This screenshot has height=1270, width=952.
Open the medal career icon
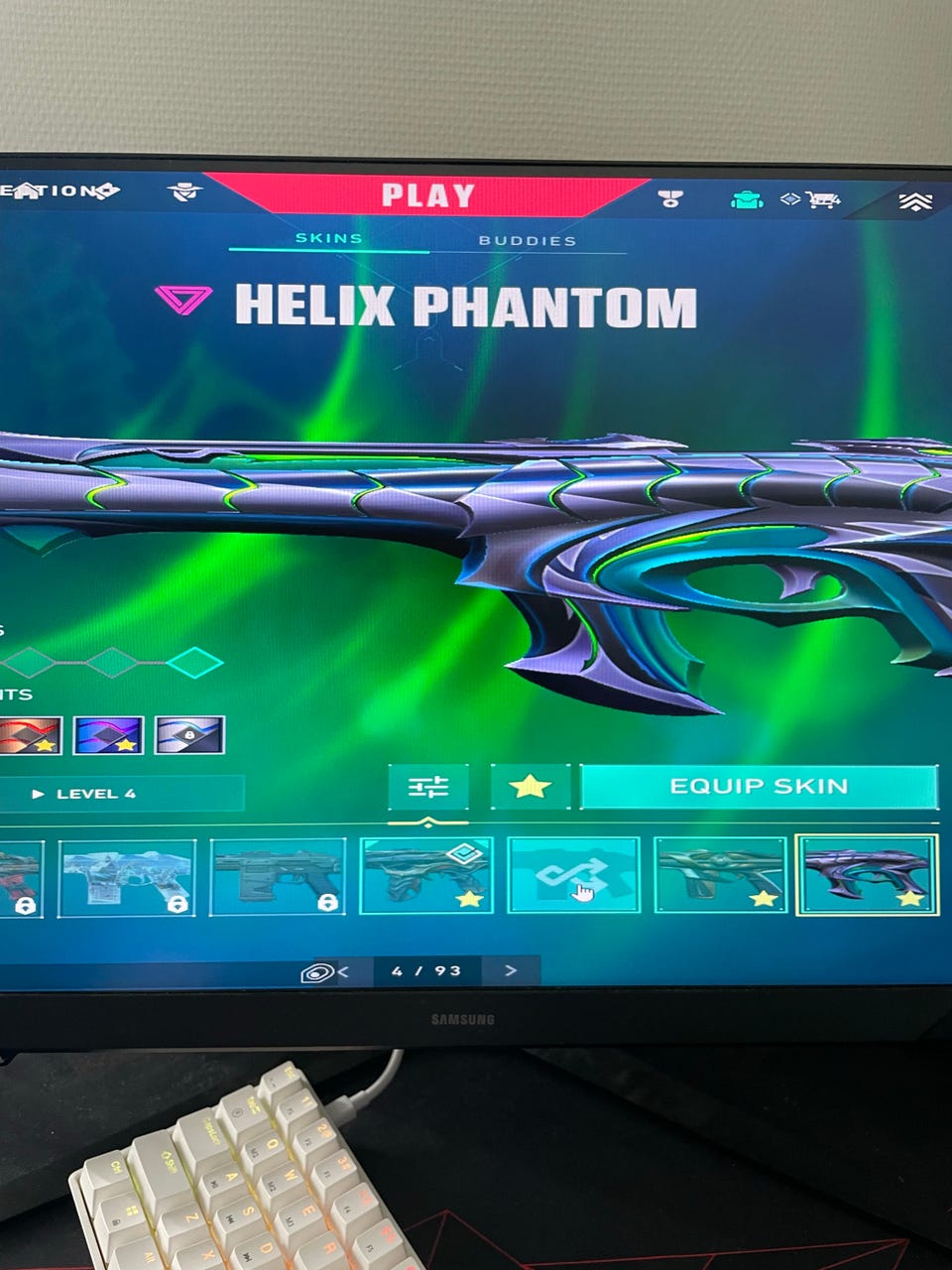point(670,198)
